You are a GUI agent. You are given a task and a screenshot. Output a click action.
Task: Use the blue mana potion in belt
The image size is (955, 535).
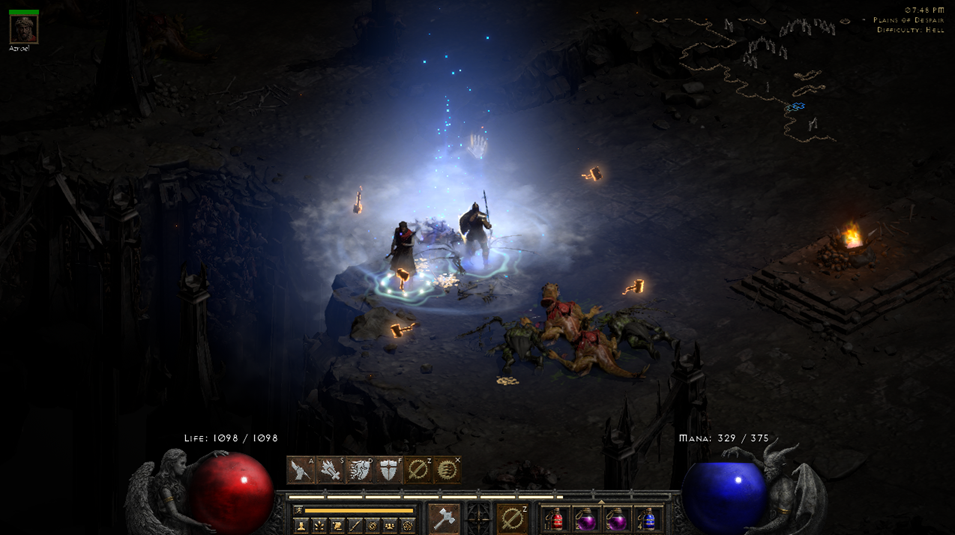pos(648,519)
